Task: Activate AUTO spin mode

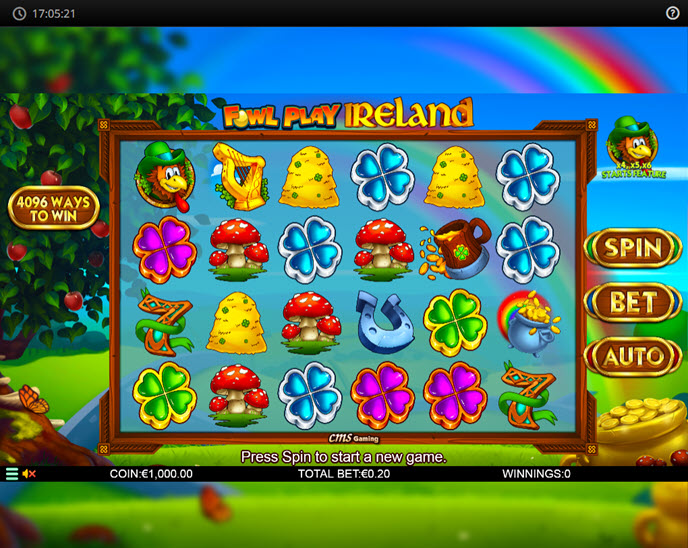Action: [x=633, y=355]
